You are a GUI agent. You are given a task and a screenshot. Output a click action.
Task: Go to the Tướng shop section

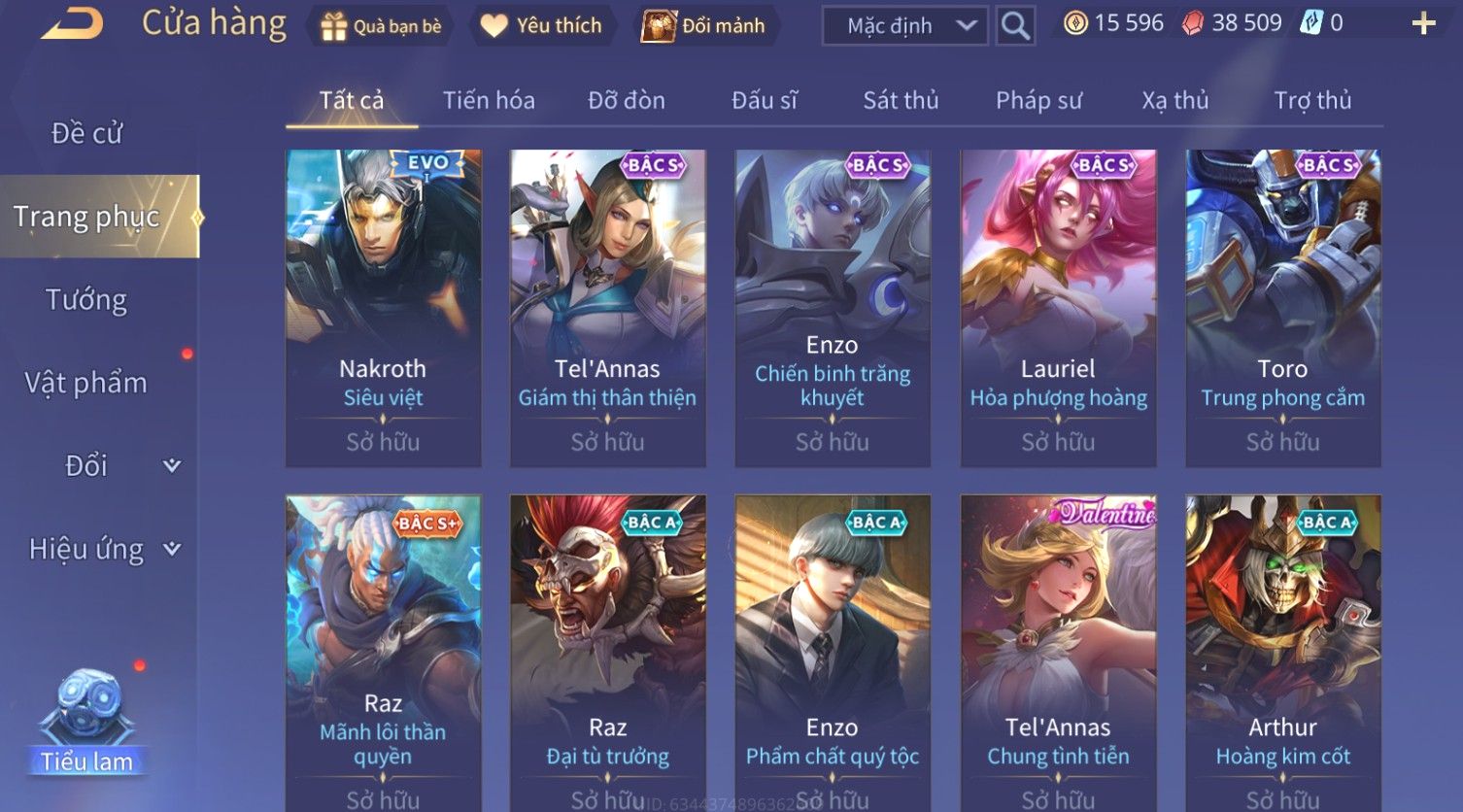[86, 300]
